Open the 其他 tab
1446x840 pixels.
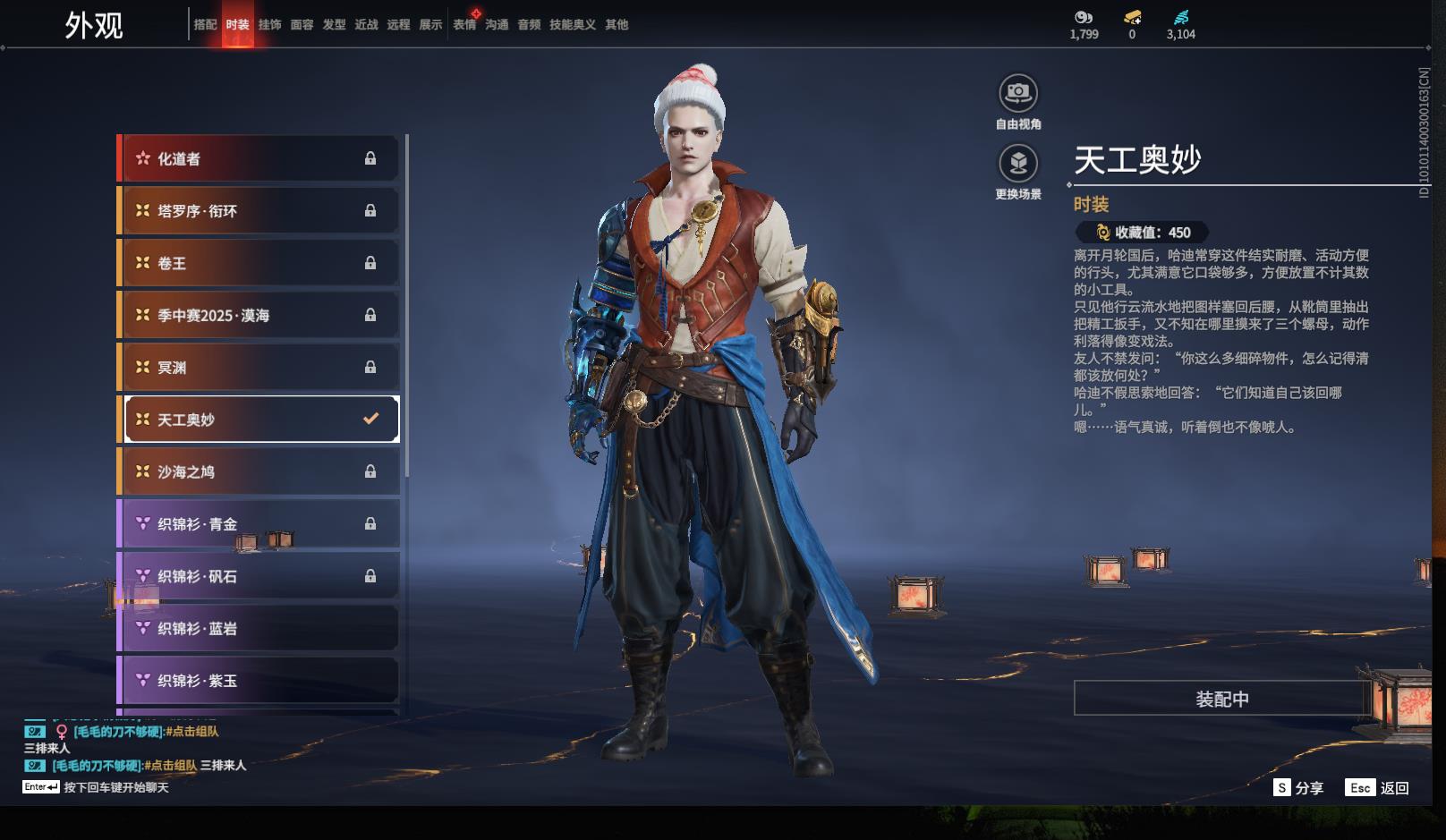point(617,25)
